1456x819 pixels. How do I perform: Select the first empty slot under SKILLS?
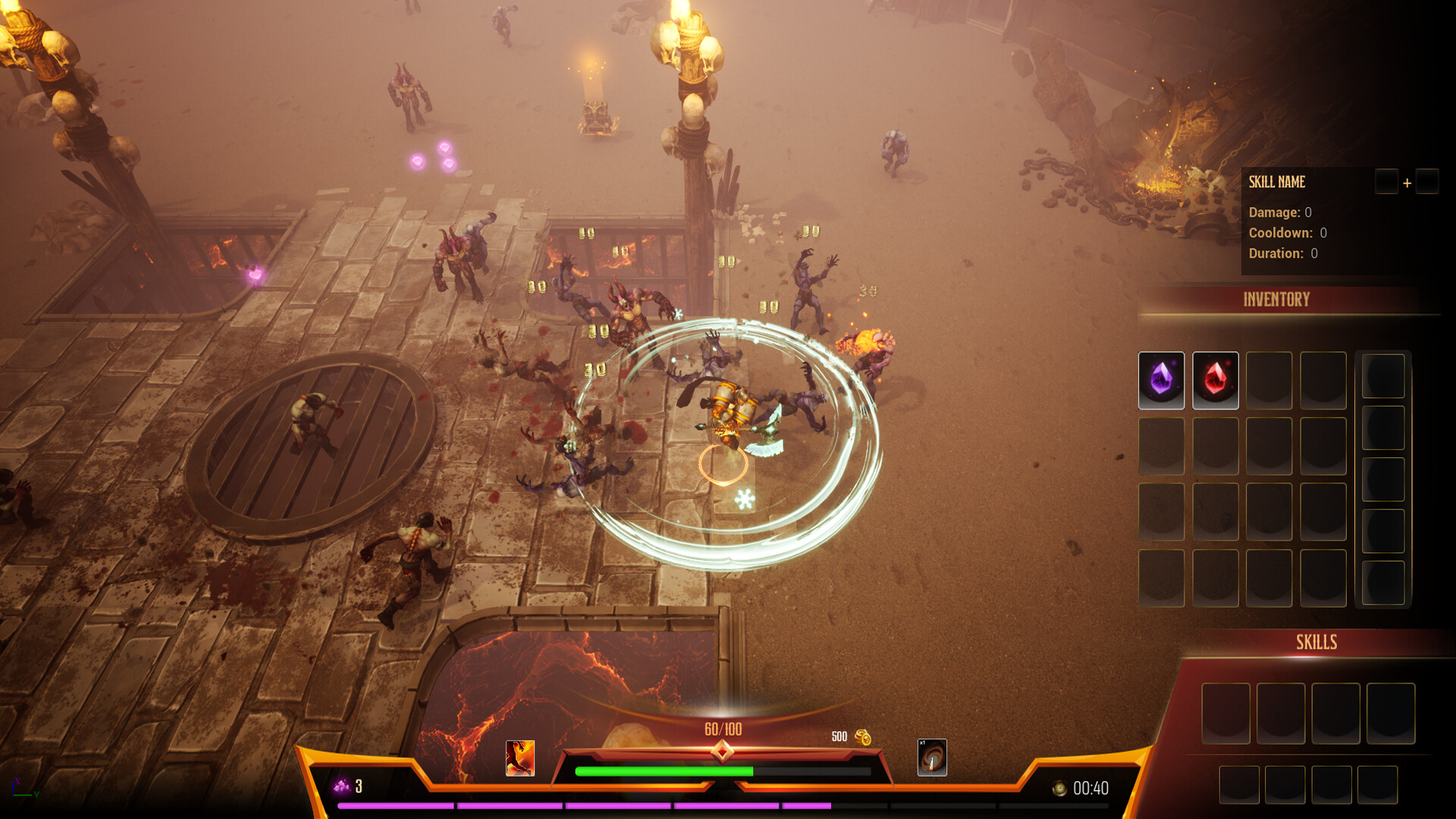(1226, 713)
